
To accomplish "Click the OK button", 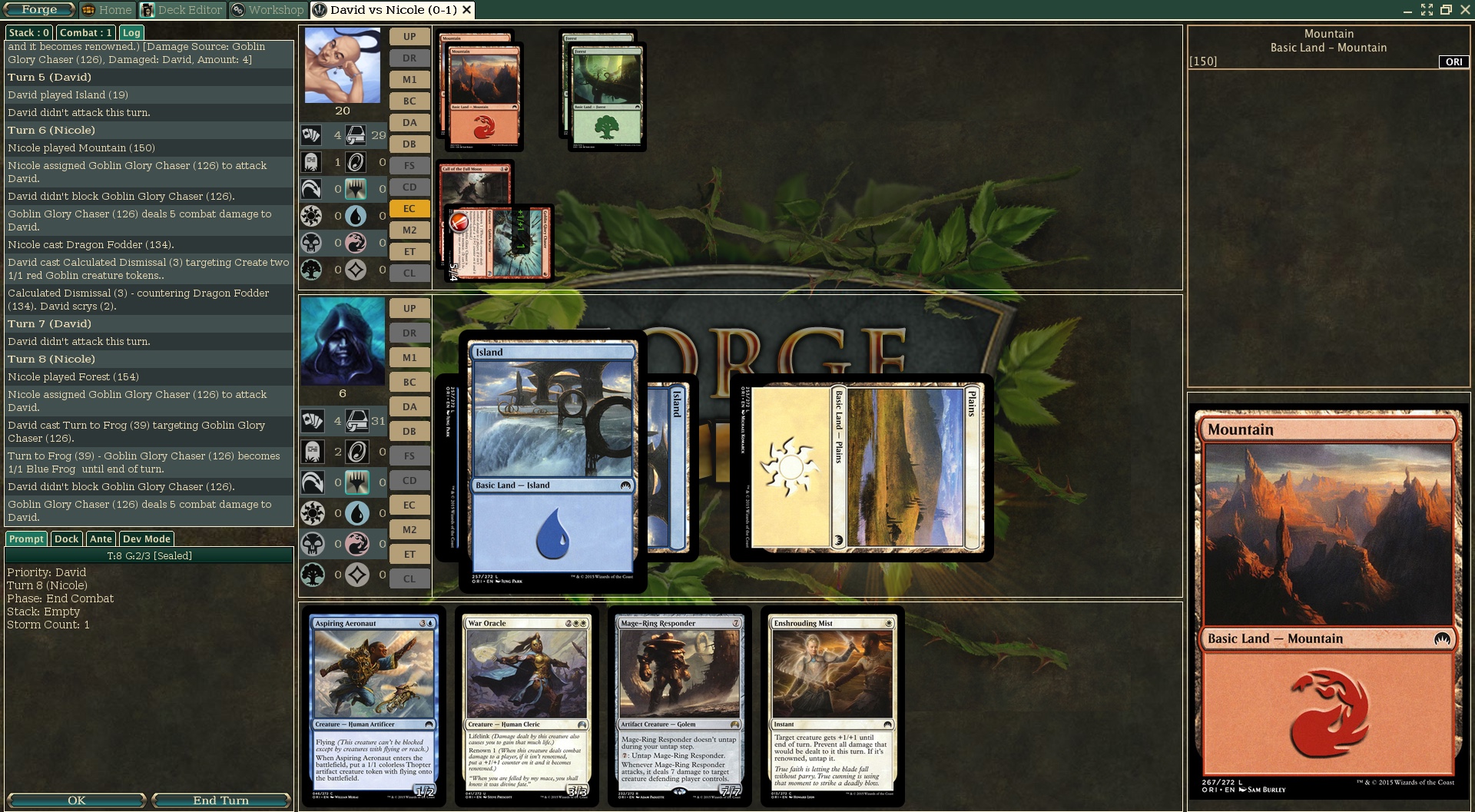I will 76,800.
